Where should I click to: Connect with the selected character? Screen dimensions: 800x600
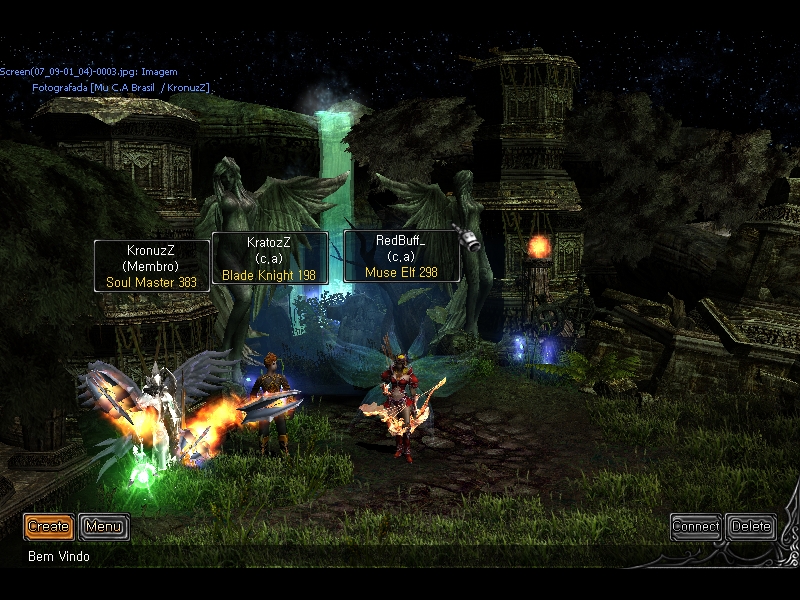pyautogui.click(x=695, y=526)
